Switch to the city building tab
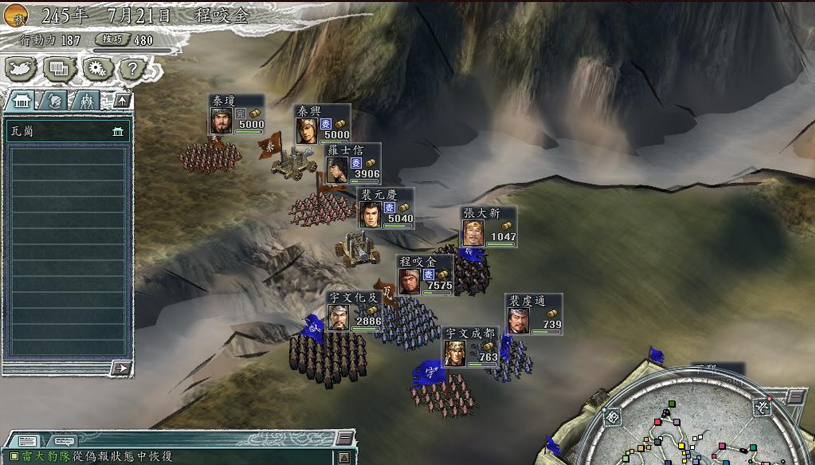Image resolution: width=815 pixels, height=465 pixels. coord(21,101)
